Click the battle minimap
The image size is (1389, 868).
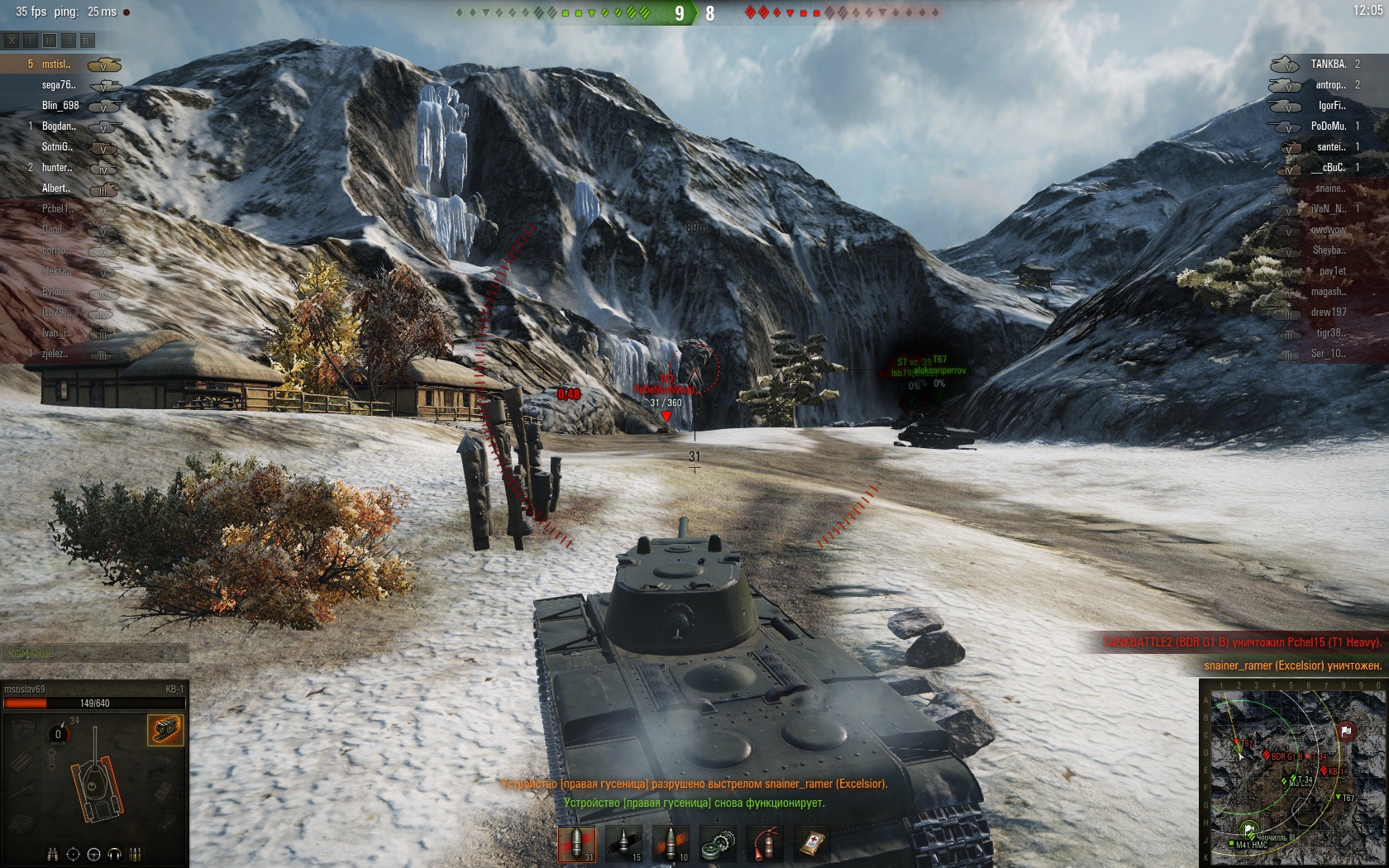point(1292,772)
